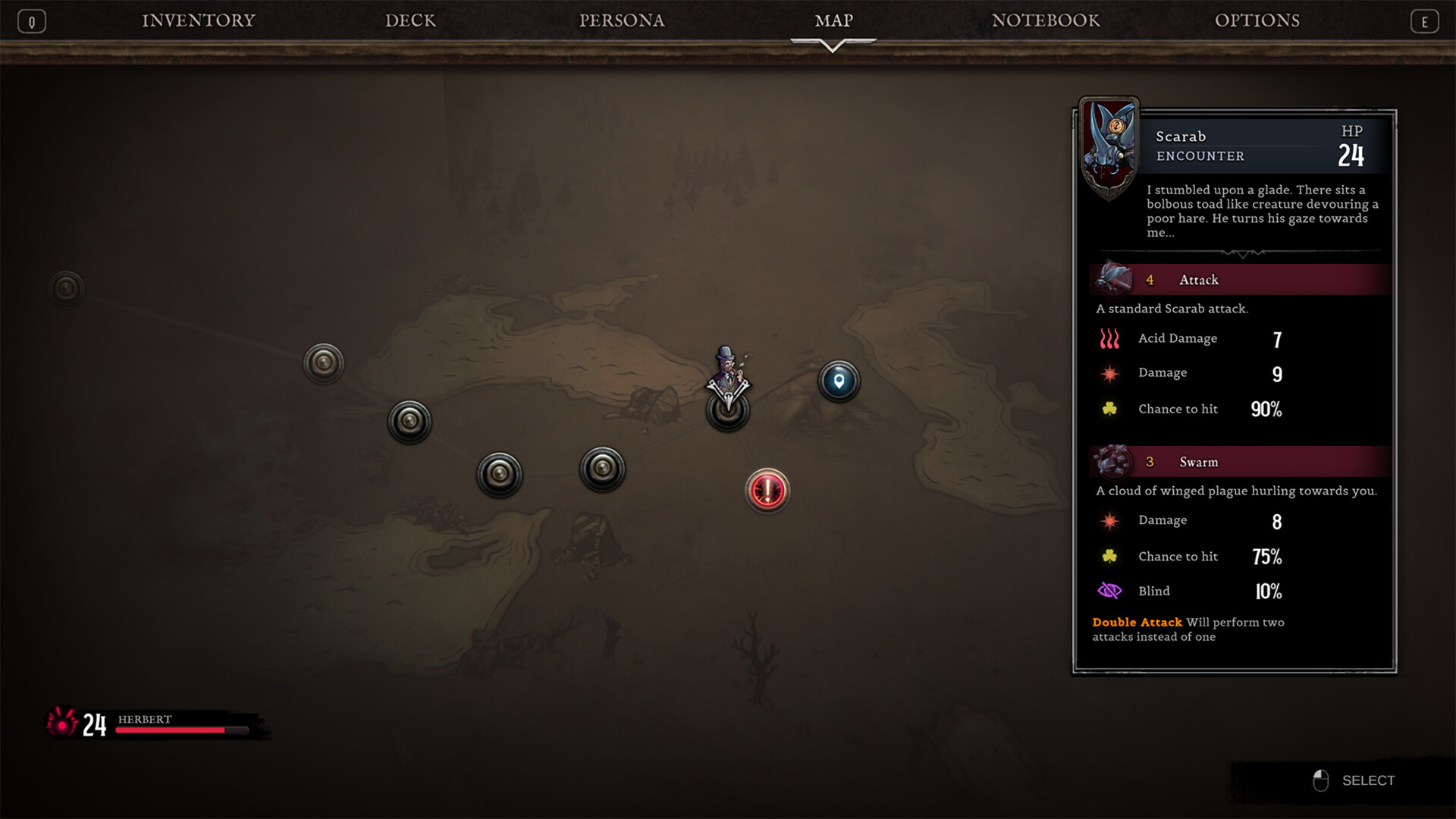Click the blue location pin marker
This screenshot has height=819, width=1456.
coord(838,381)
